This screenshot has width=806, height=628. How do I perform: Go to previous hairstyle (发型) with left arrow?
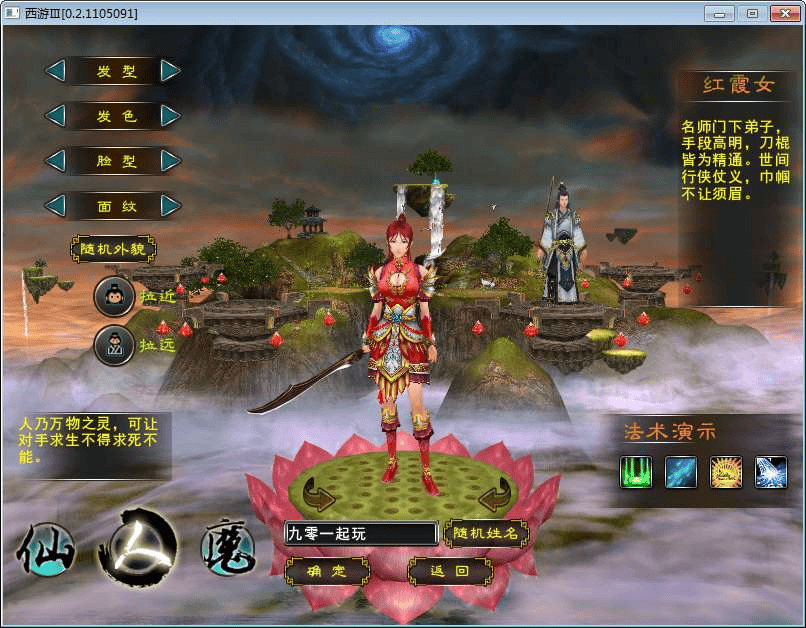tap(56, 71)
